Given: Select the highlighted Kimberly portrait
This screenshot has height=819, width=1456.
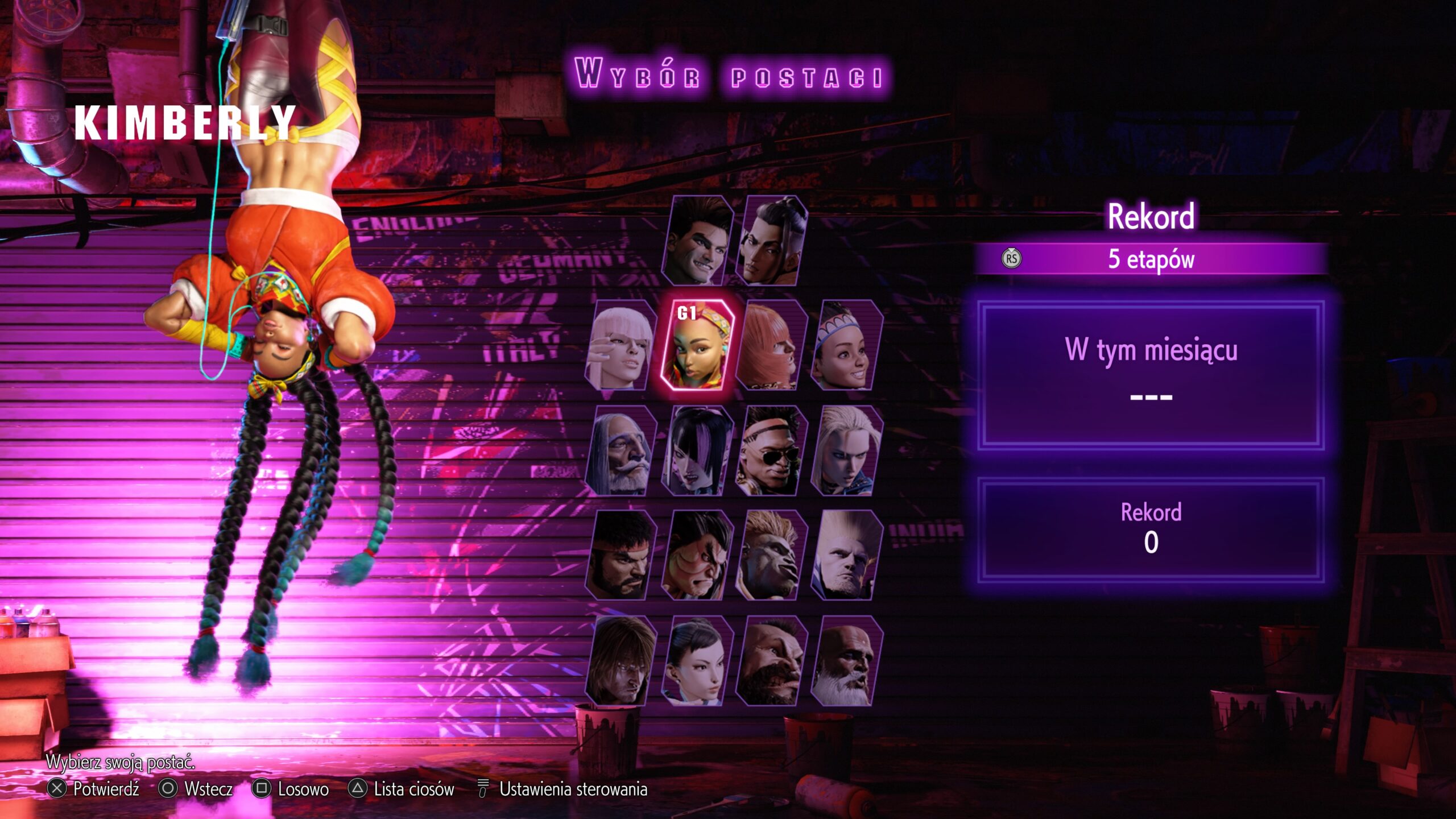Looking at the screenshot, I should [697, 346].
